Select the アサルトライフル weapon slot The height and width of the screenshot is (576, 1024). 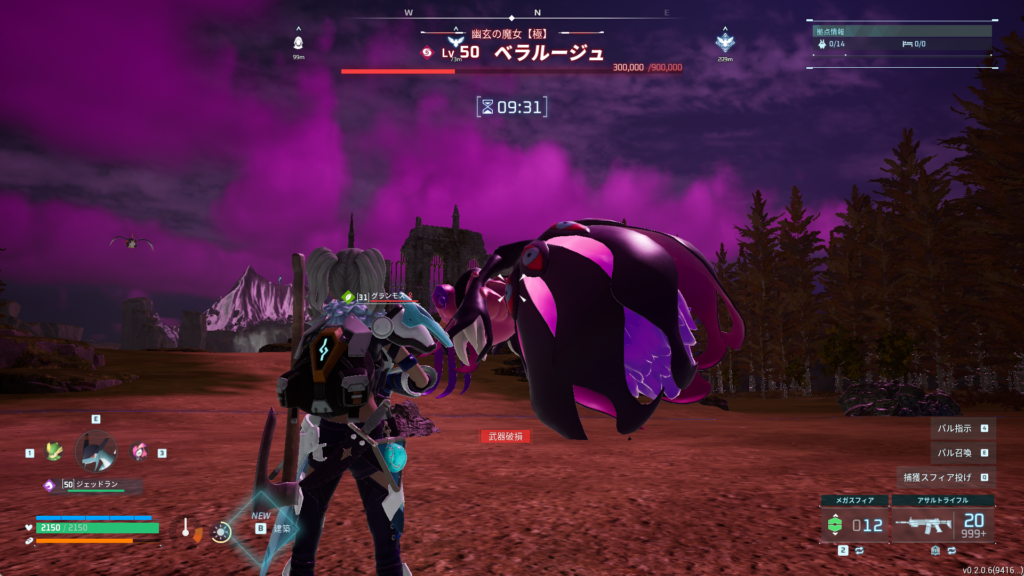coord(942,524)
